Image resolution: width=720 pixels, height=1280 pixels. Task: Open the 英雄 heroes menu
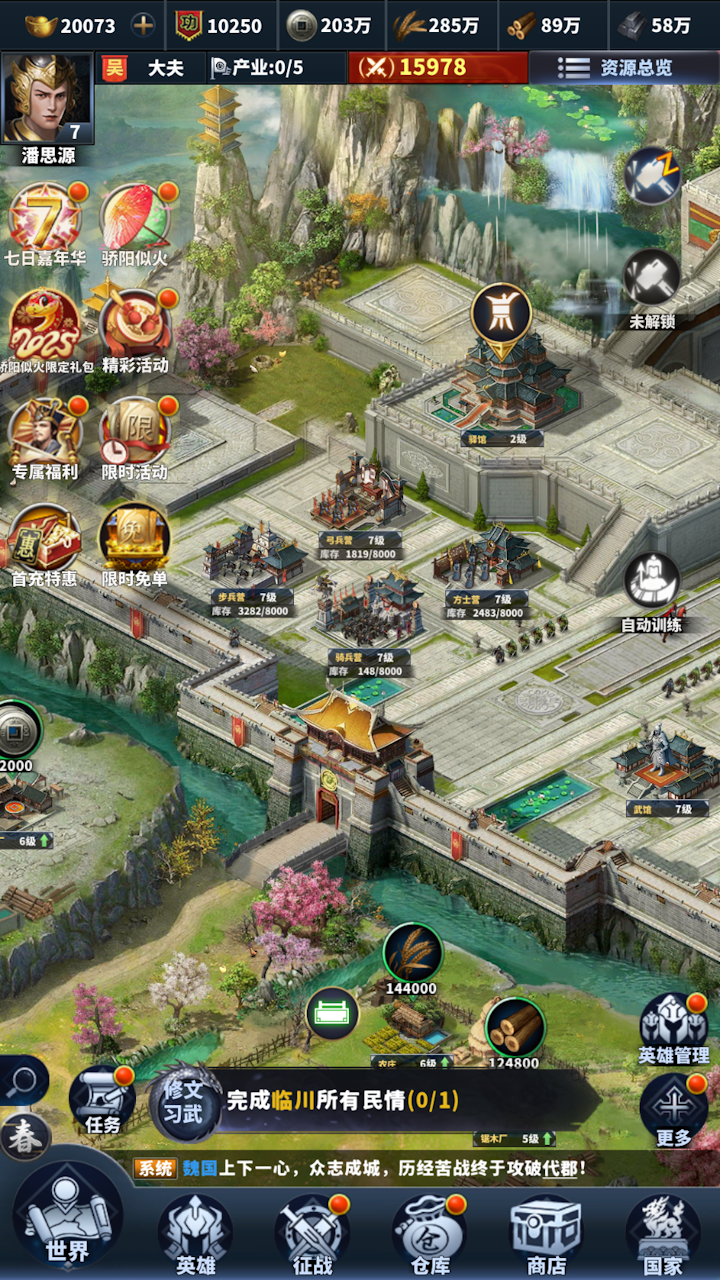tap(195, 1232)
